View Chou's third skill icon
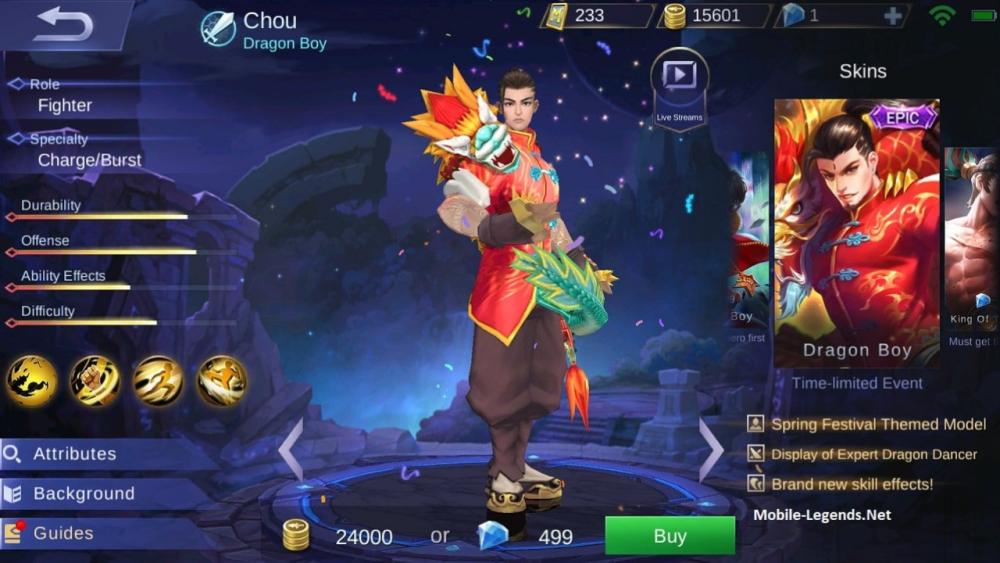 pos(159,381)
